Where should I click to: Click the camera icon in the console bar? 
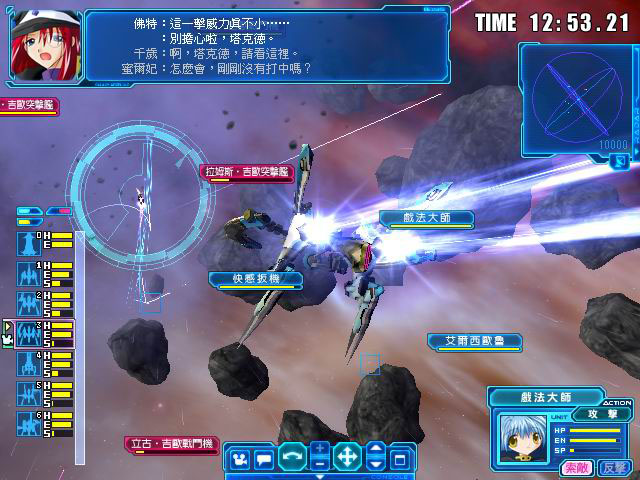(x=240, y=459)
